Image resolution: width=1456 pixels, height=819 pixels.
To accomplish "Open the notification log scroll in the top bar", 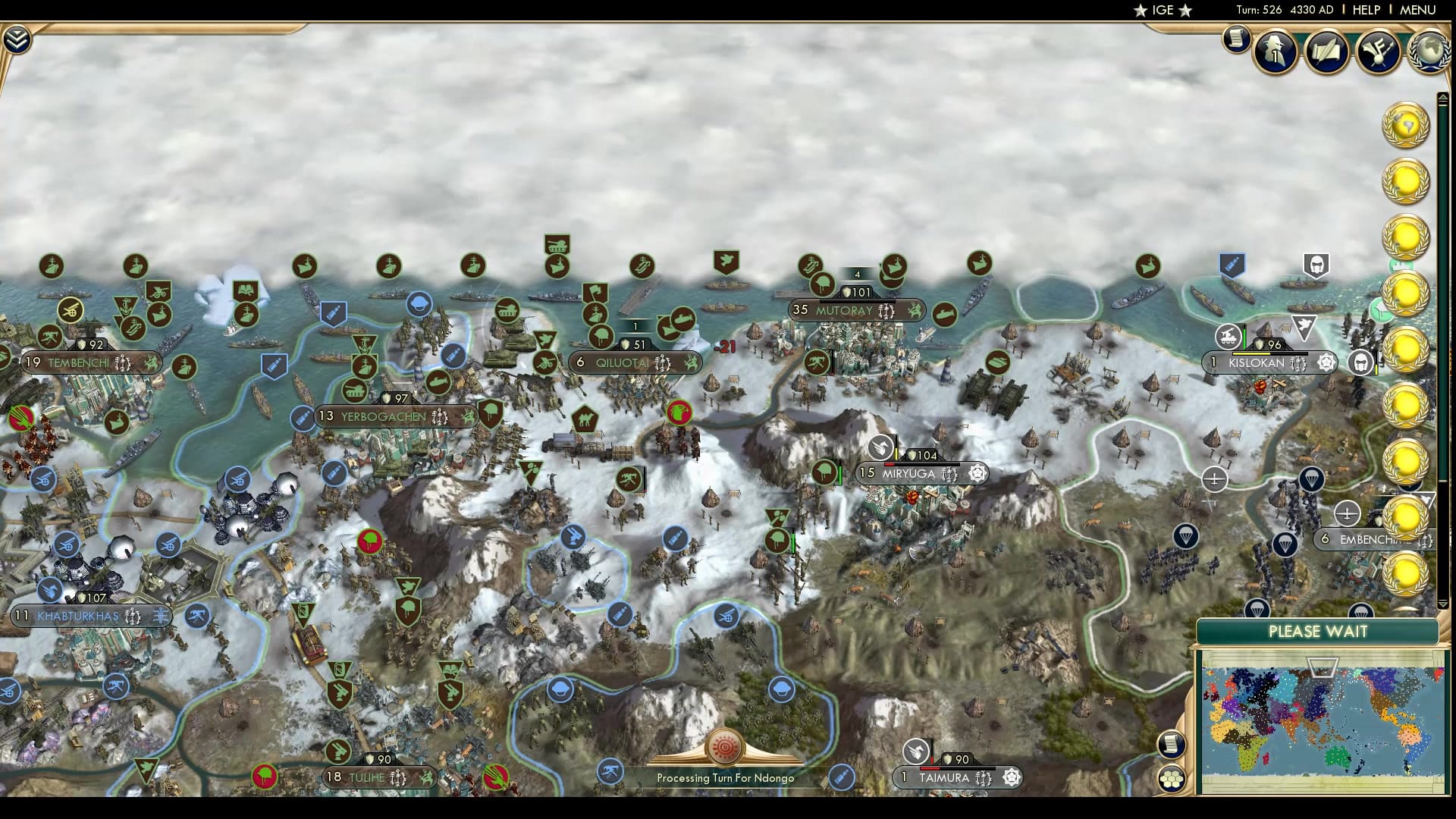I will 1236,39.
